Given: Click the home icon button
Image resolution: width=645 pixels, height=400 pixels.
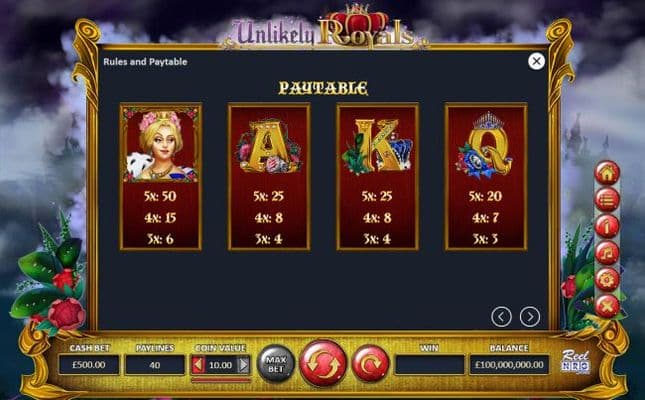Looking at the screenshot, I should tap(606, 173).
